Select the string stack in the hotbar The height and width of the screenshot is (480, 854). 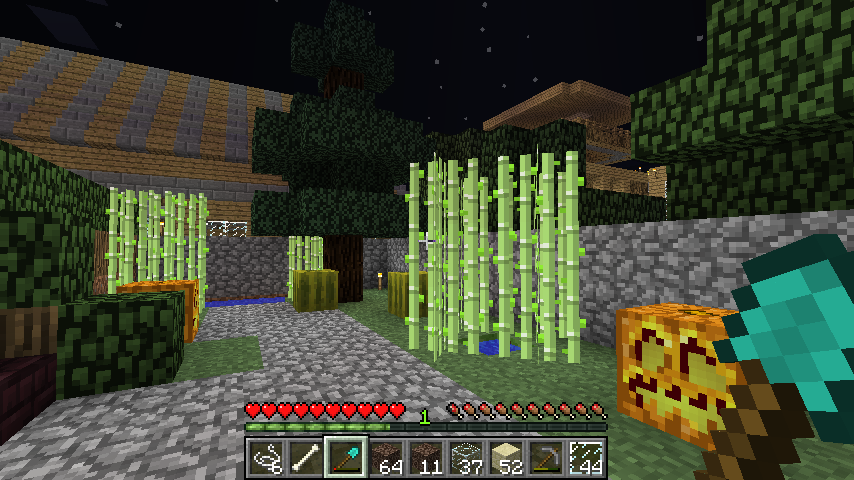point(265,457)
